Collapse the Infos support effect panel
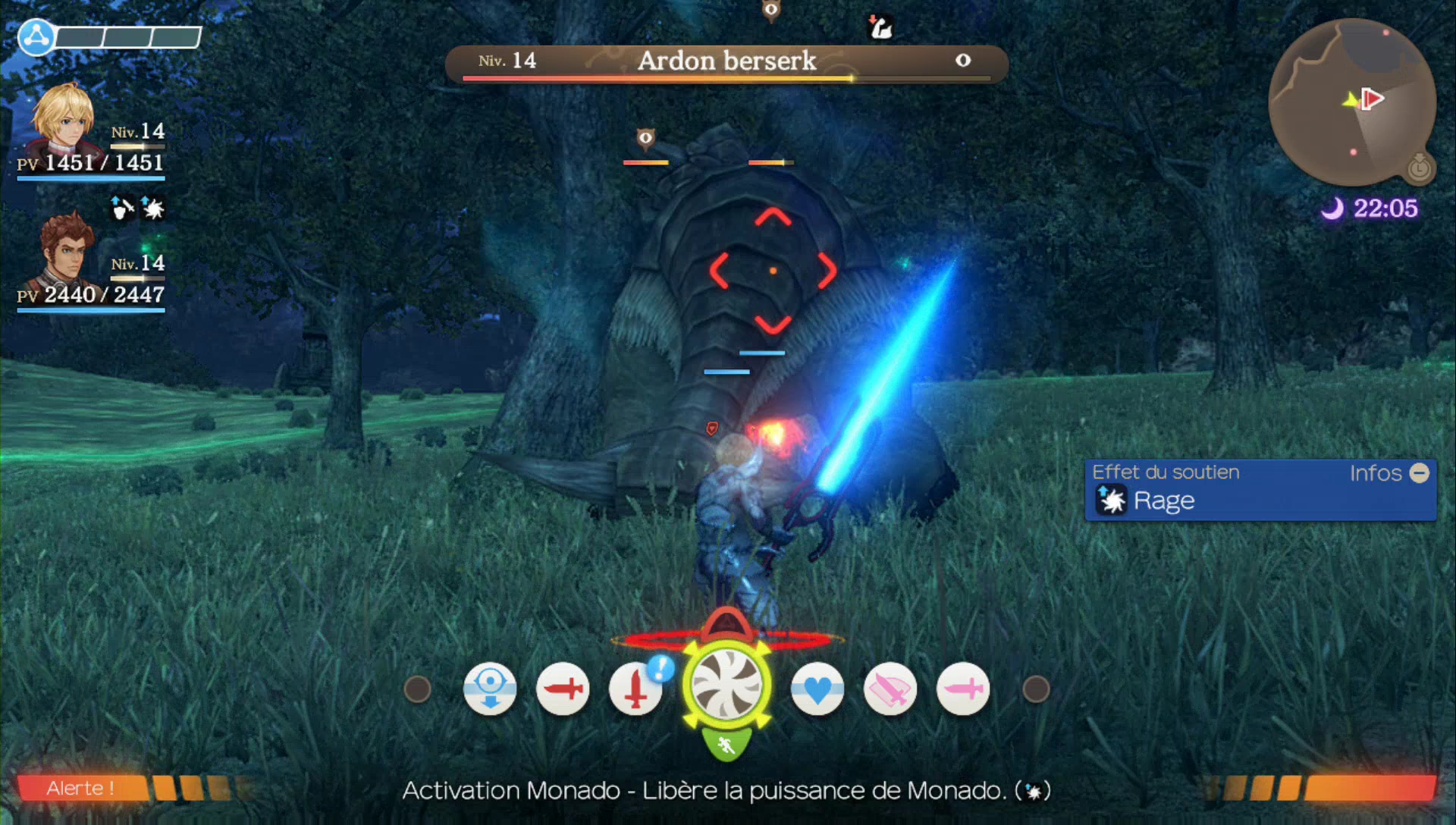The image size is (1456, 825). click(1419, 473)
